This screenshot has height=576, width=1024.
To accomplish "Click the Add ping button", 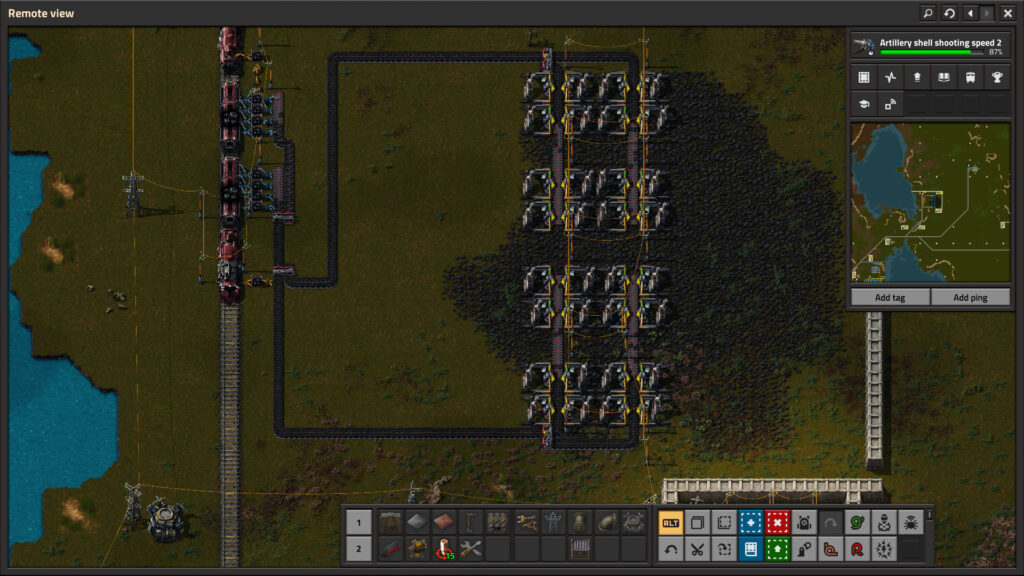I will [970, 297].
